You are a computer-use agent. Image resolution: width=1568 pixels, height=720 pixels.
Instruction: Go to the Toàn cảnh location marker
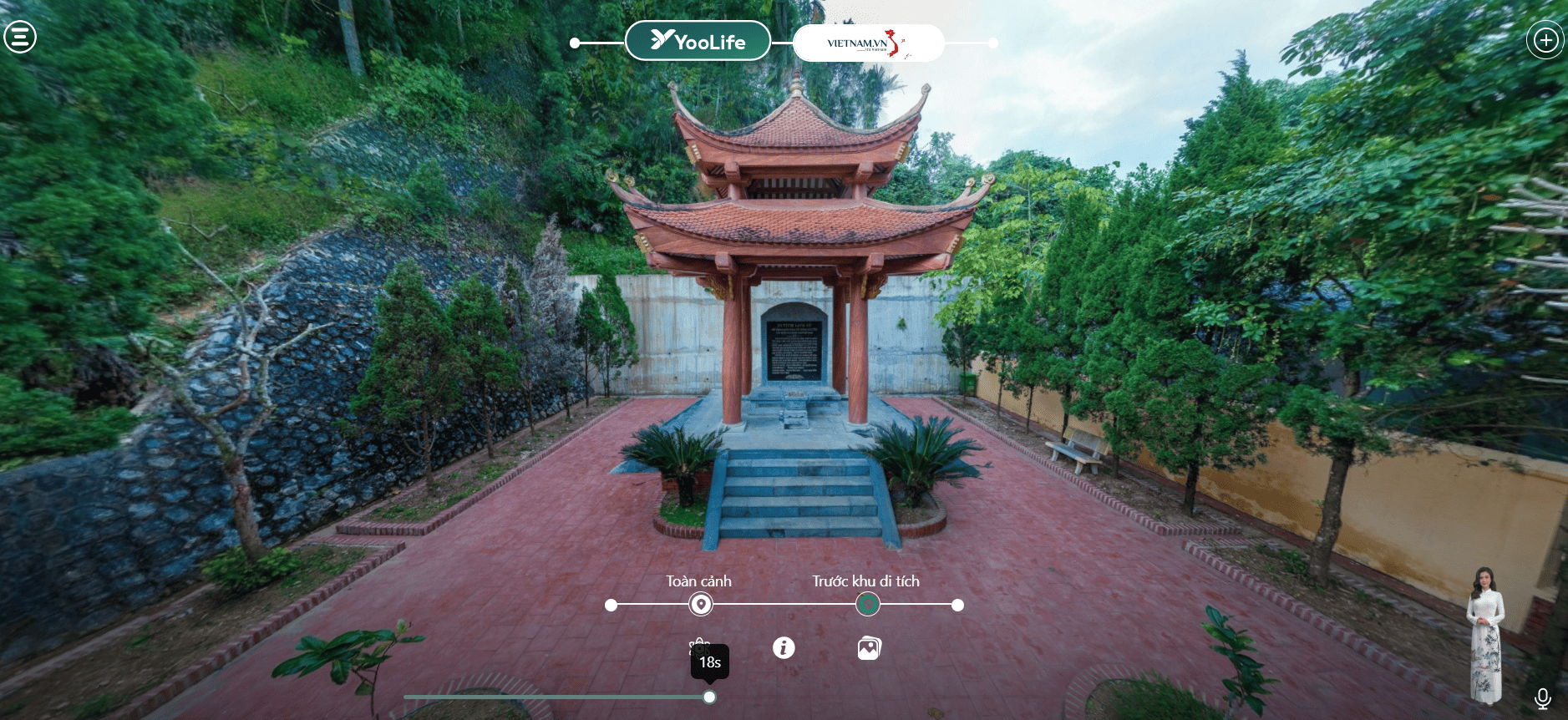point(701,605)
